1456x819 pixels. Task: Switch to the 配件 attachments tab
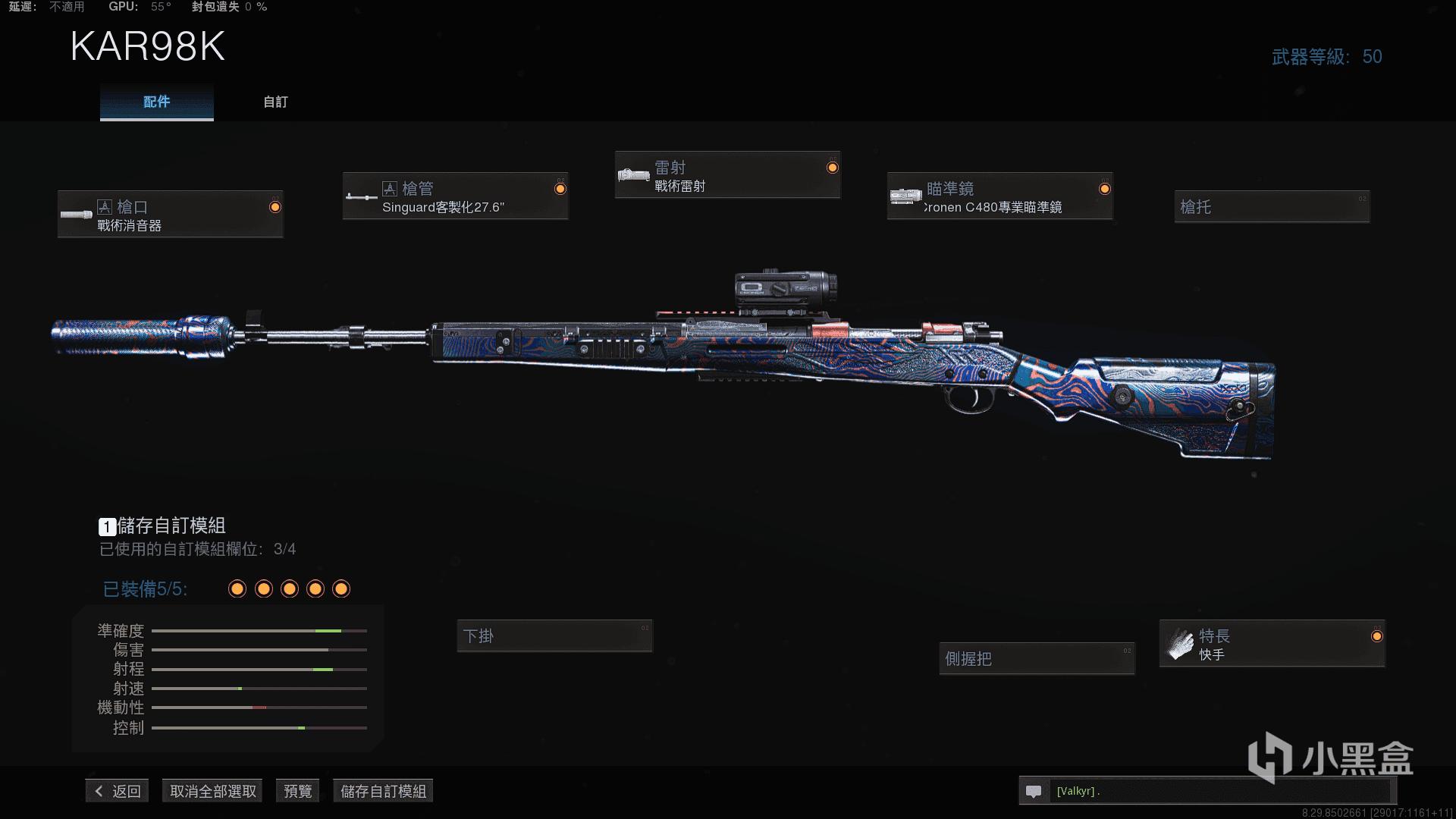[x=156, y=102]
